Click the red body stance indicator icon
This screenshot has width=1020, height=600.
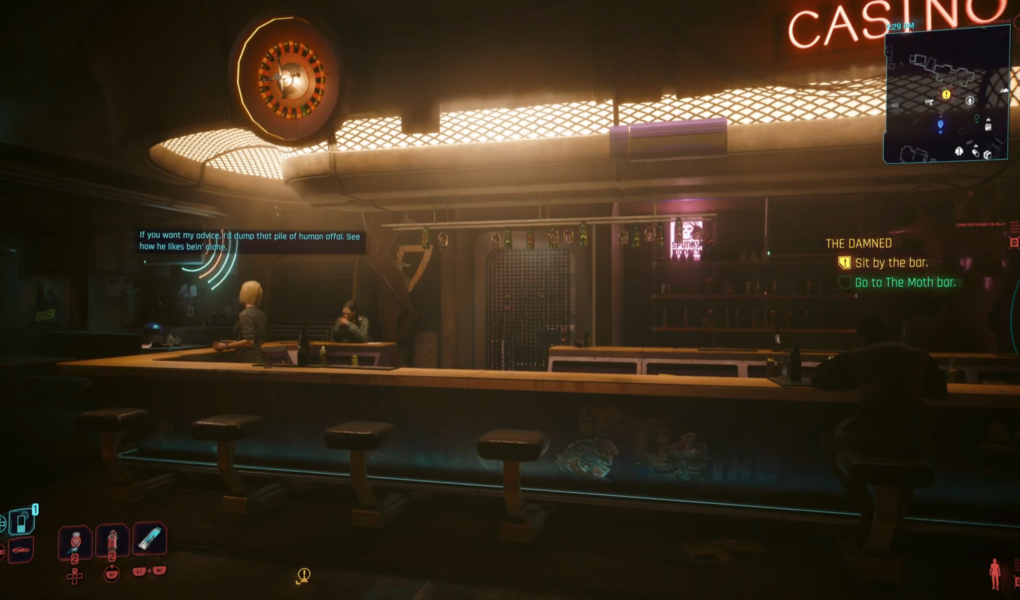click(x=995, y=573)
